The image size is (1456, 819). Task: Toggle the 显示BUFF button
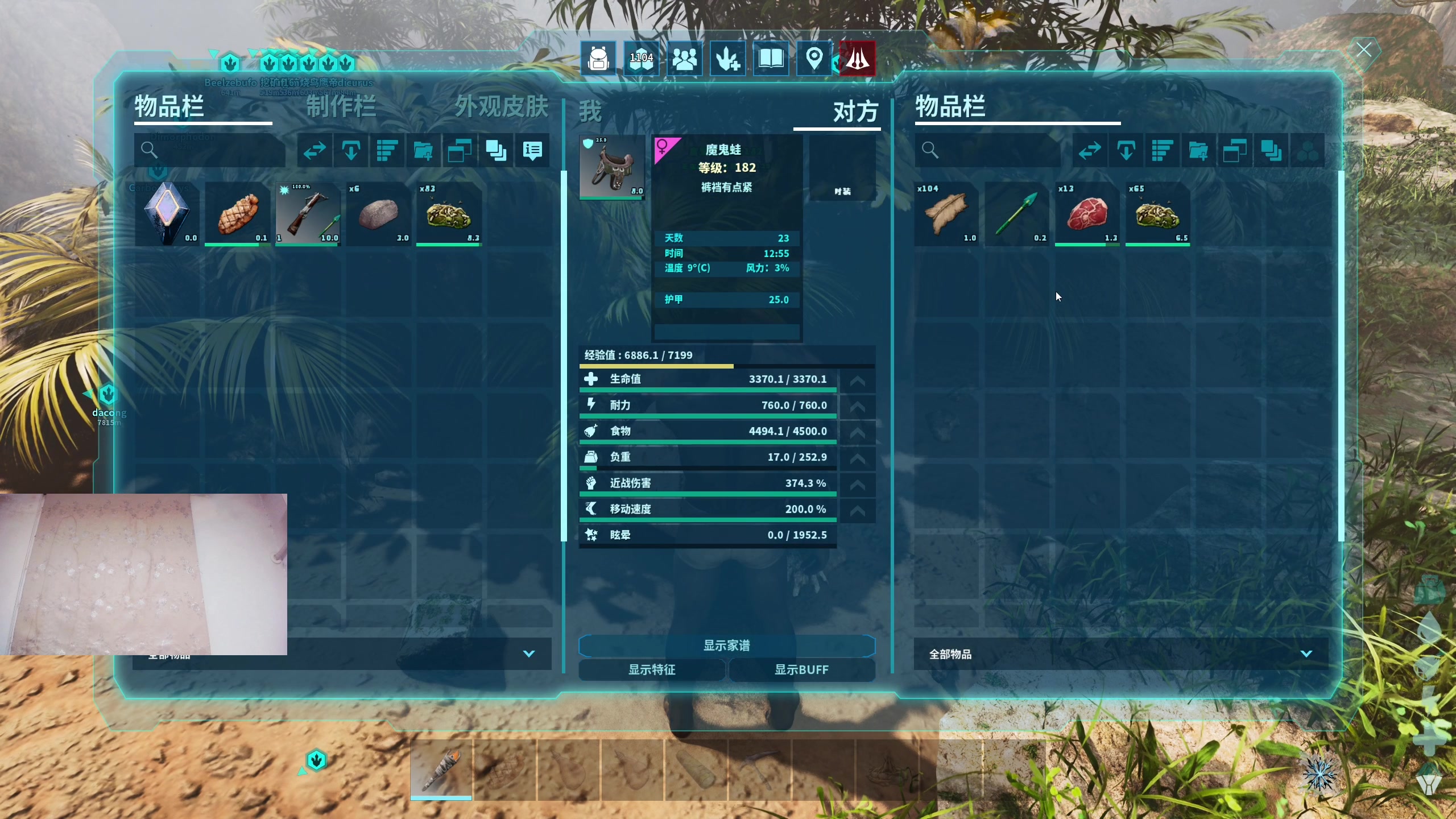pos(801,670)
